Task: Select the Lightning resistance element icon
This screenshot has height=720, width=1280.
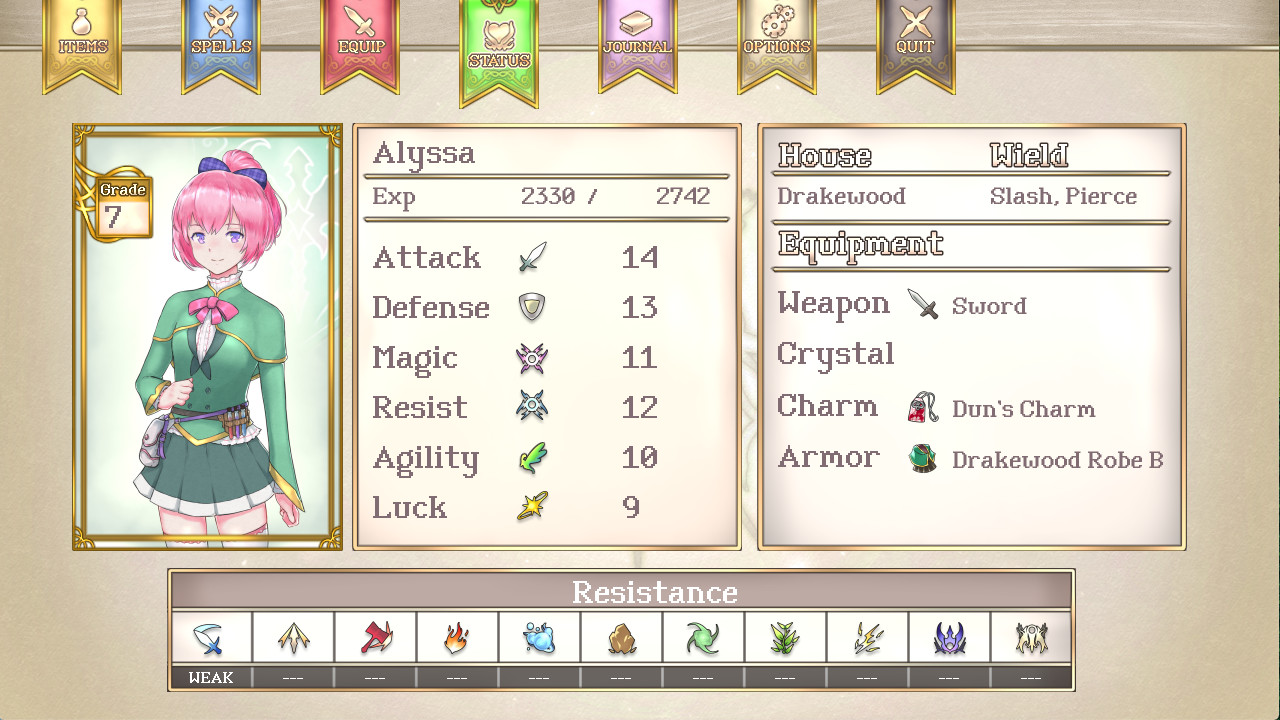Action: [x=868, y=637]
